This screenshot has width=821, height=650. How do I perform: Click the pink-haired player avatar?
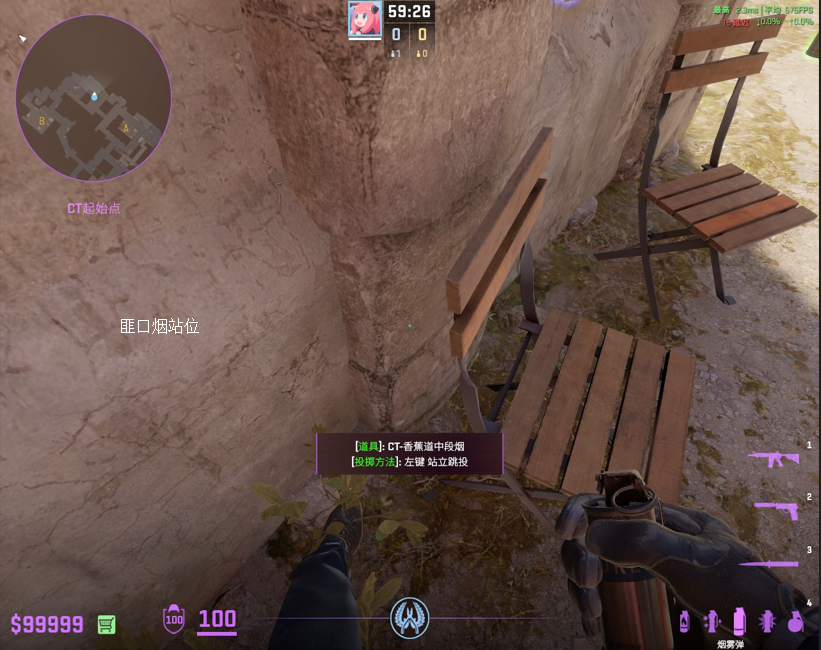pyautogui.click(x=364, y=19)
